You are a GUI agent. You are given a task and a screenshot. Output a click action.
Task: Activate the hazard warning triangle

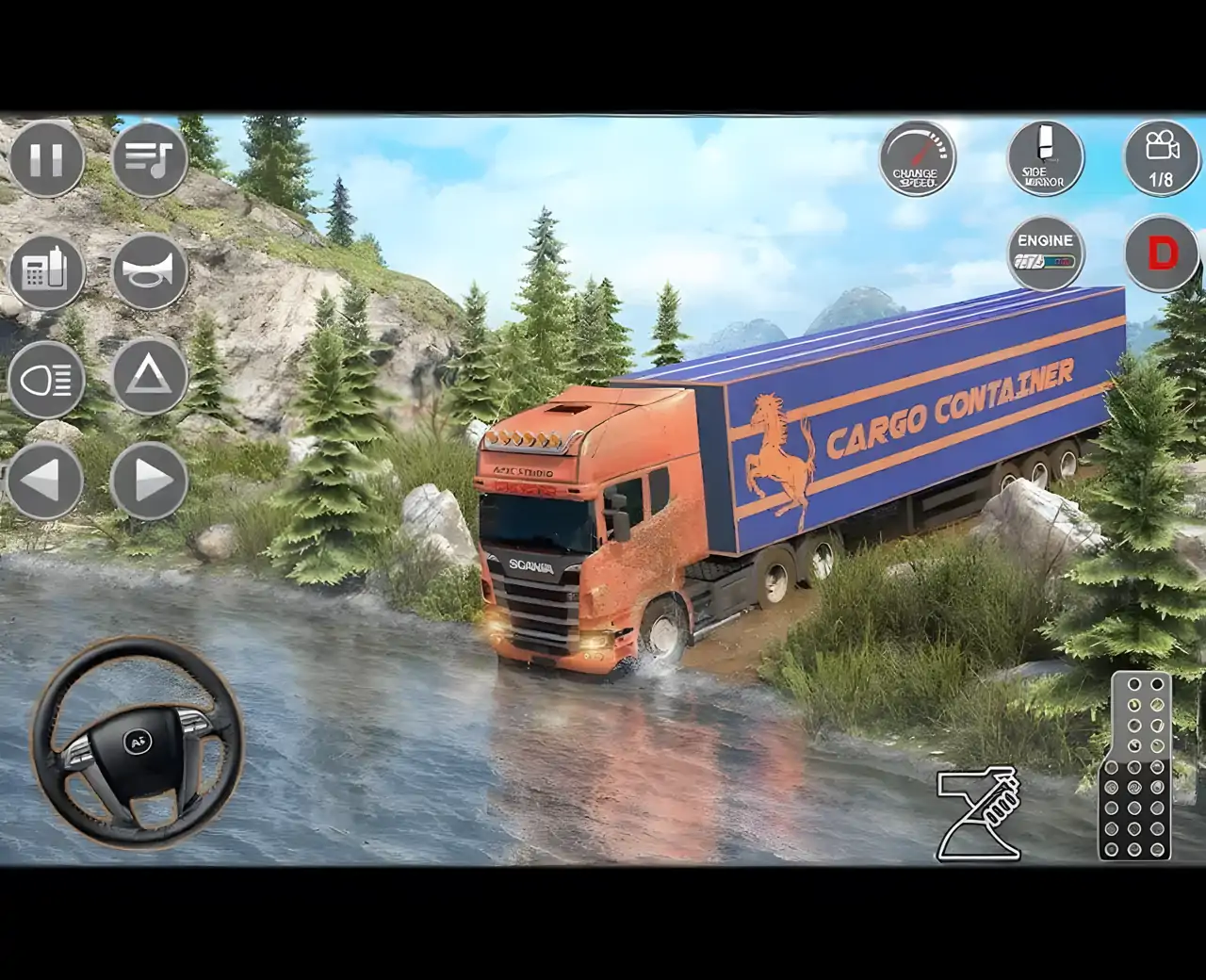coord(149,377)
